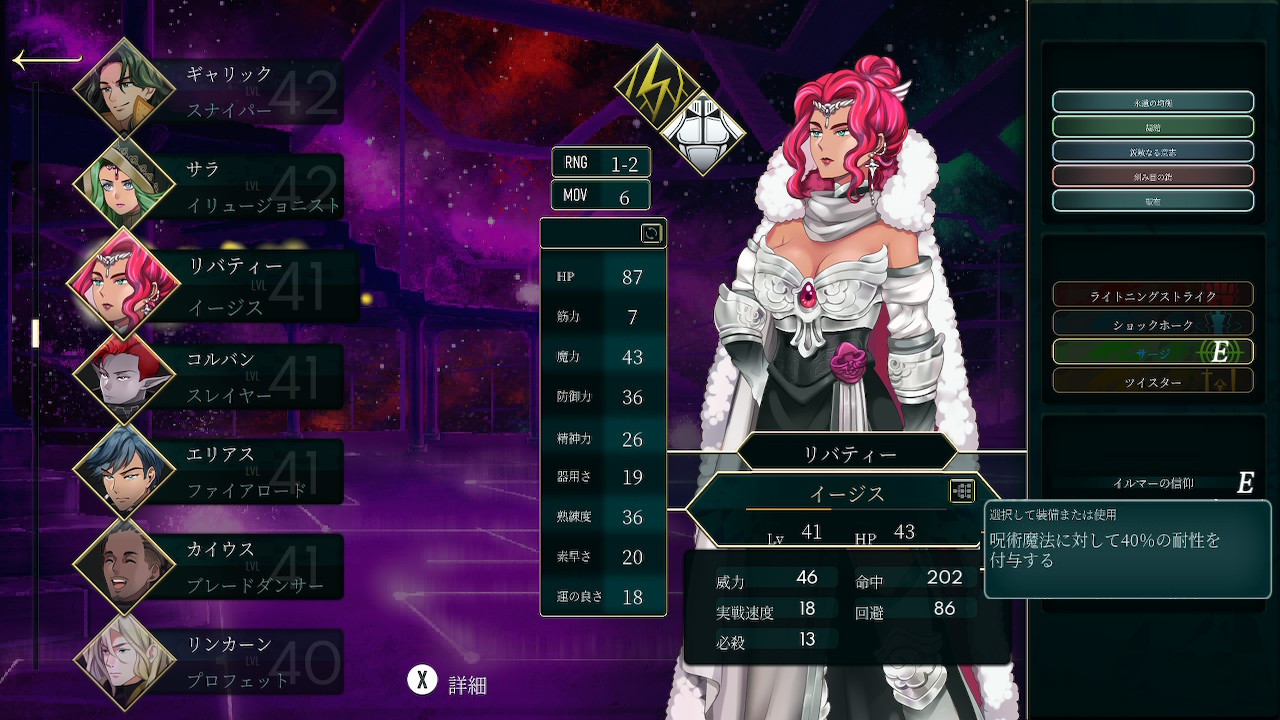Select the red-bordered passive skill entry
The width and height of the screenshot is (1280, 720).
1152,176
